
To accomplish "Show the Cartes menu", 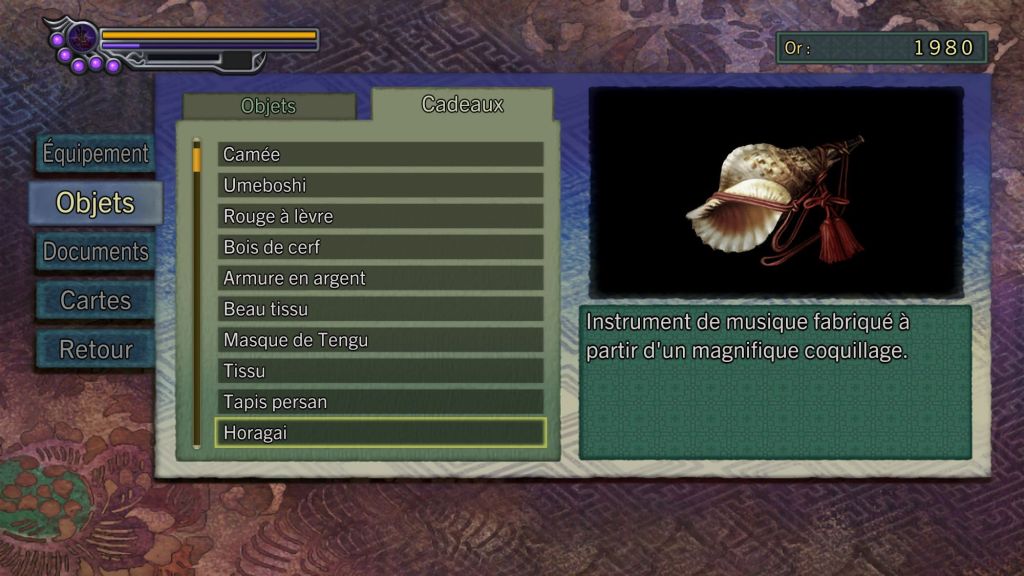I will point(95,300).
